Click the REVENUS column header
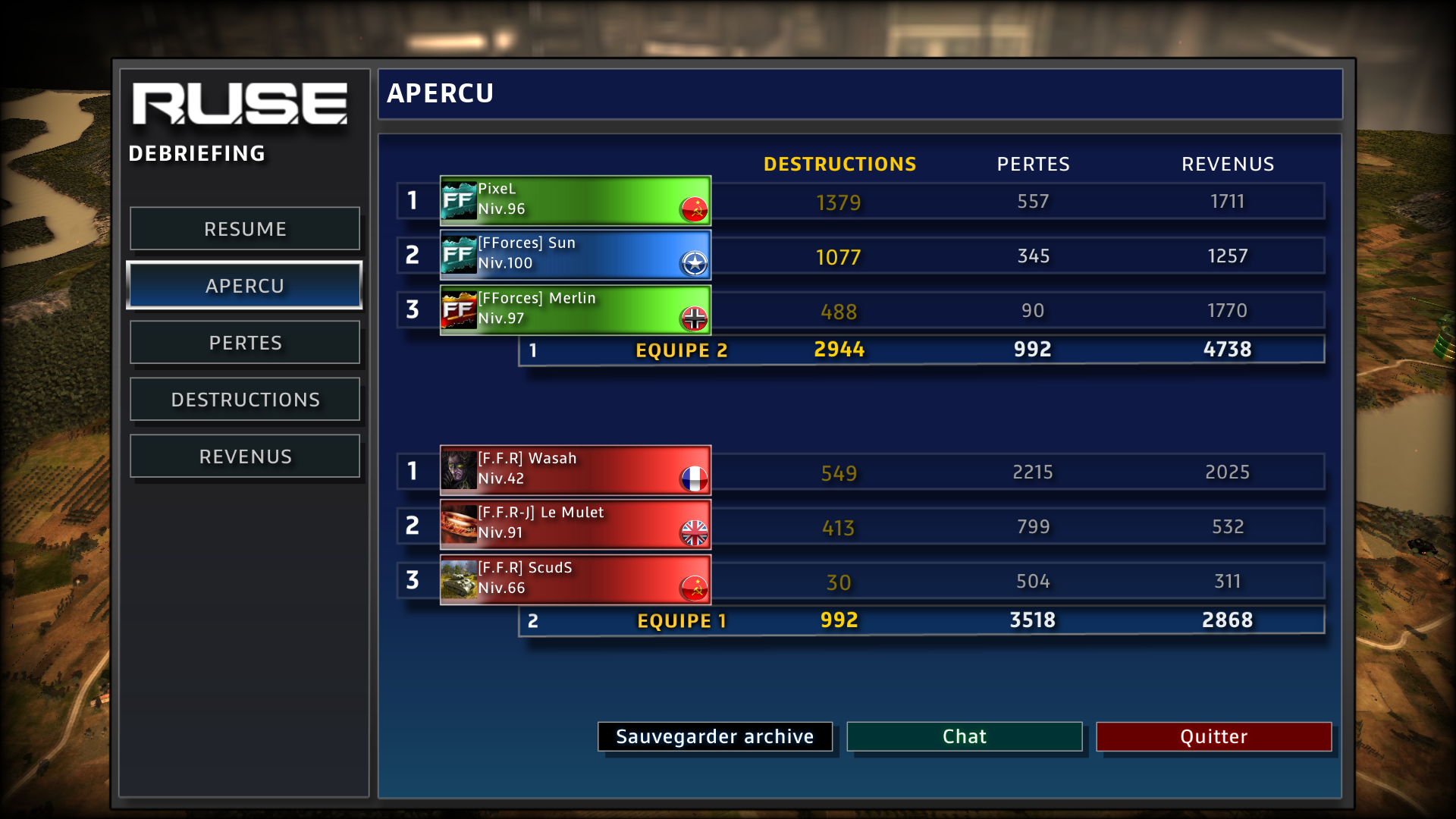 pos(1227,164)
